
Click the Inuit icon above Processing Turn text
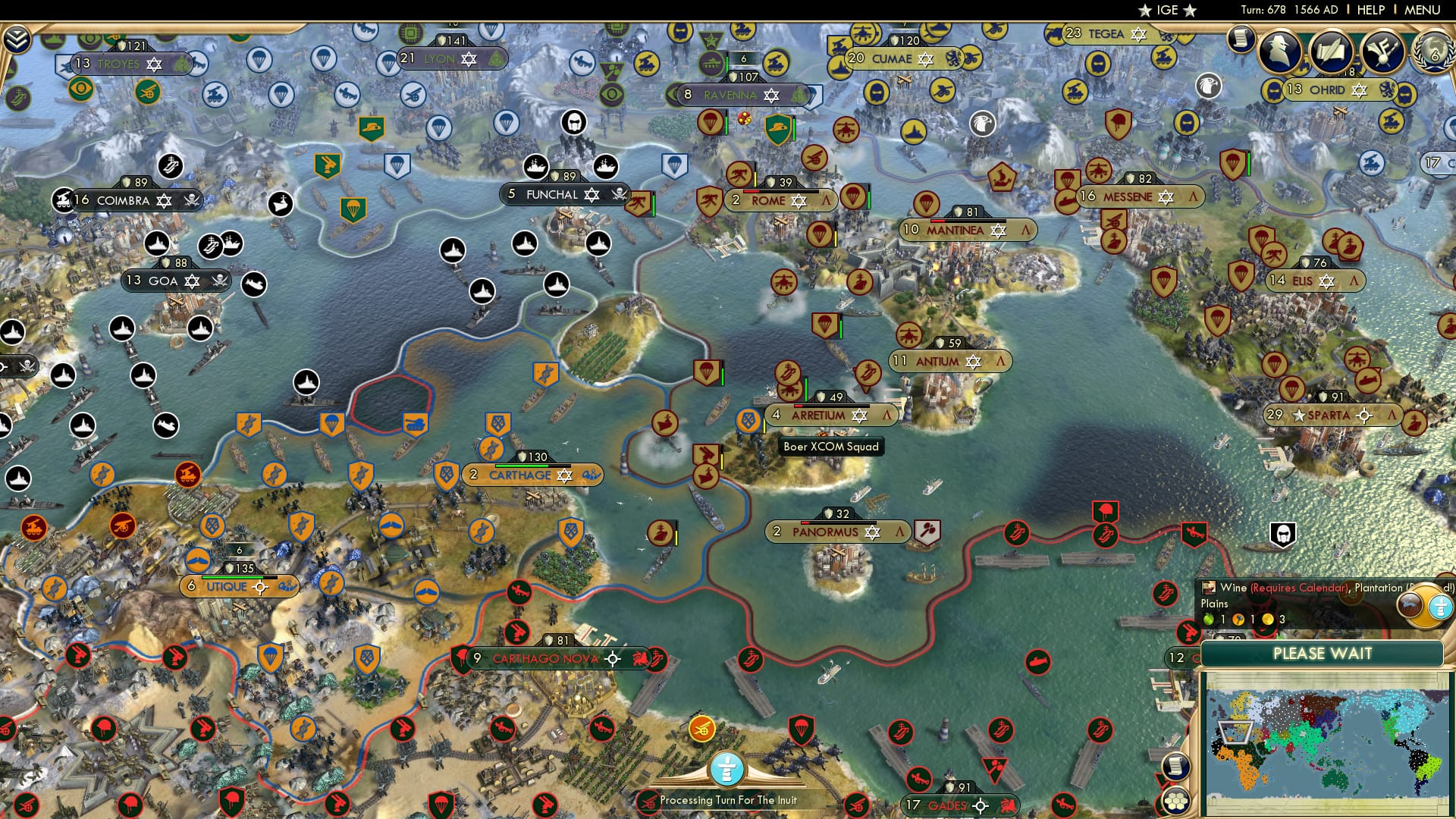[729, 767]
